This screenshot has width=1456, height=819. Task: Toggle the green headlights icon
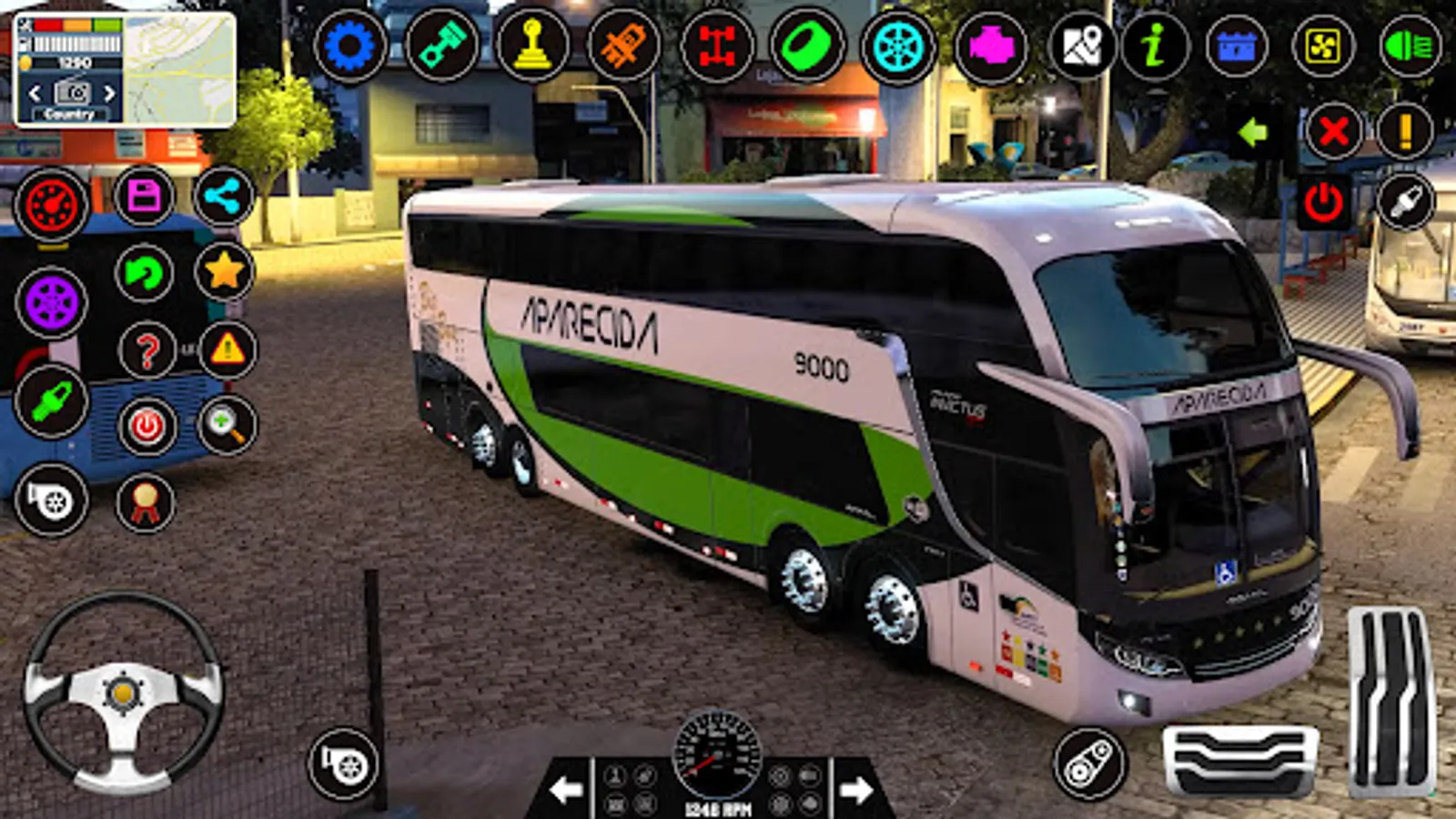pyautogui.click(x=1409, y=45)
